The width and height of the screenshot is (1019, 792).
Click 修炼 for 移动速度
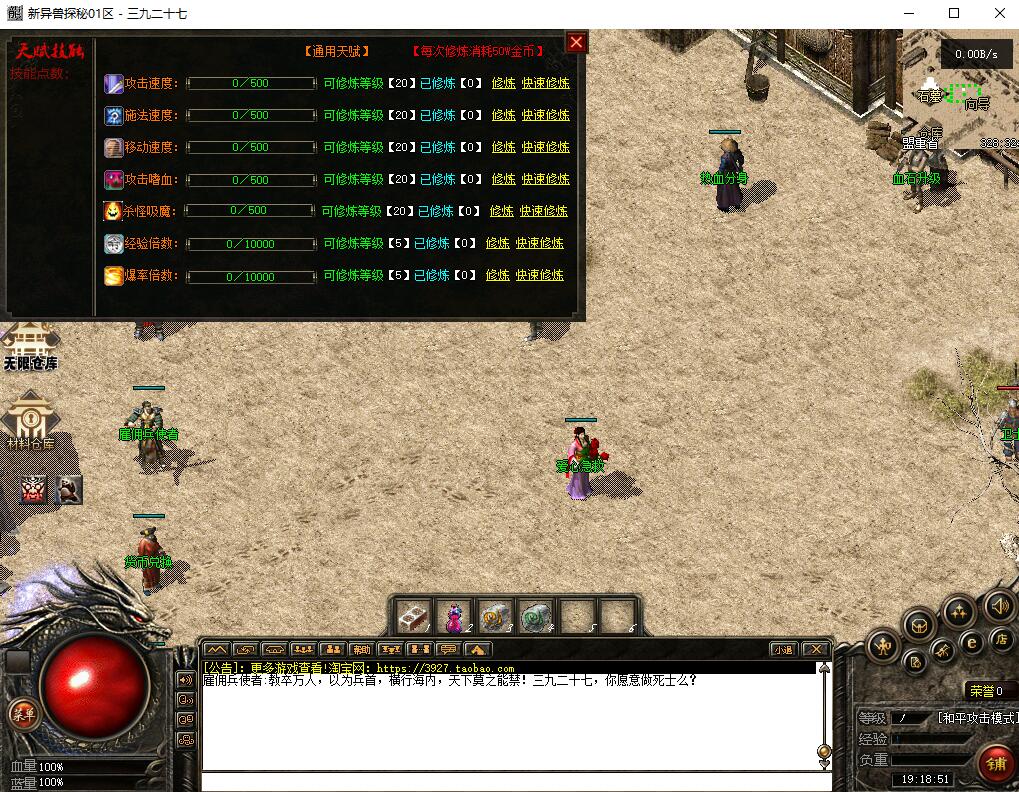point(503,147)
